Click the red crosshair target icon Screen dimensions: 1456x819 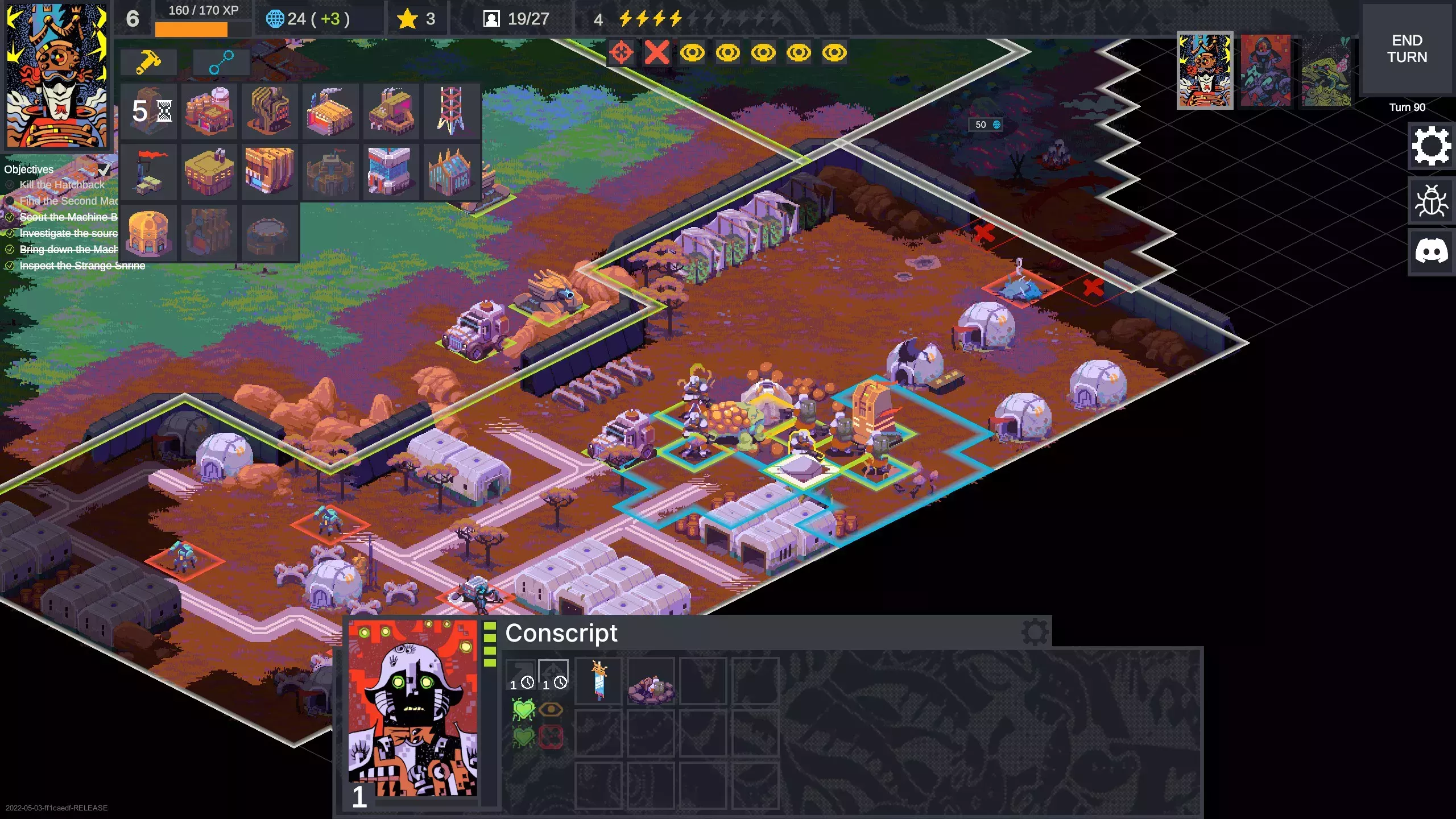click(x=621, y=53)
